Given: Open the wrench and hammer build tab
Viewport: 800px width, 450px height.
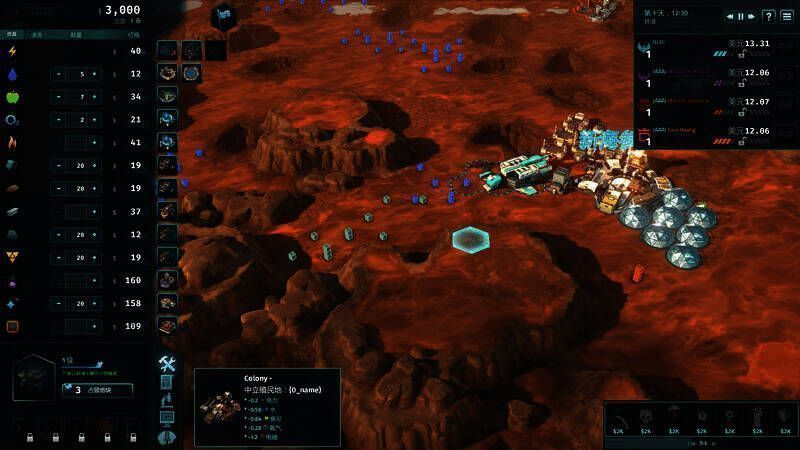Looking at the screenshot, I should (x=167, y=363).
